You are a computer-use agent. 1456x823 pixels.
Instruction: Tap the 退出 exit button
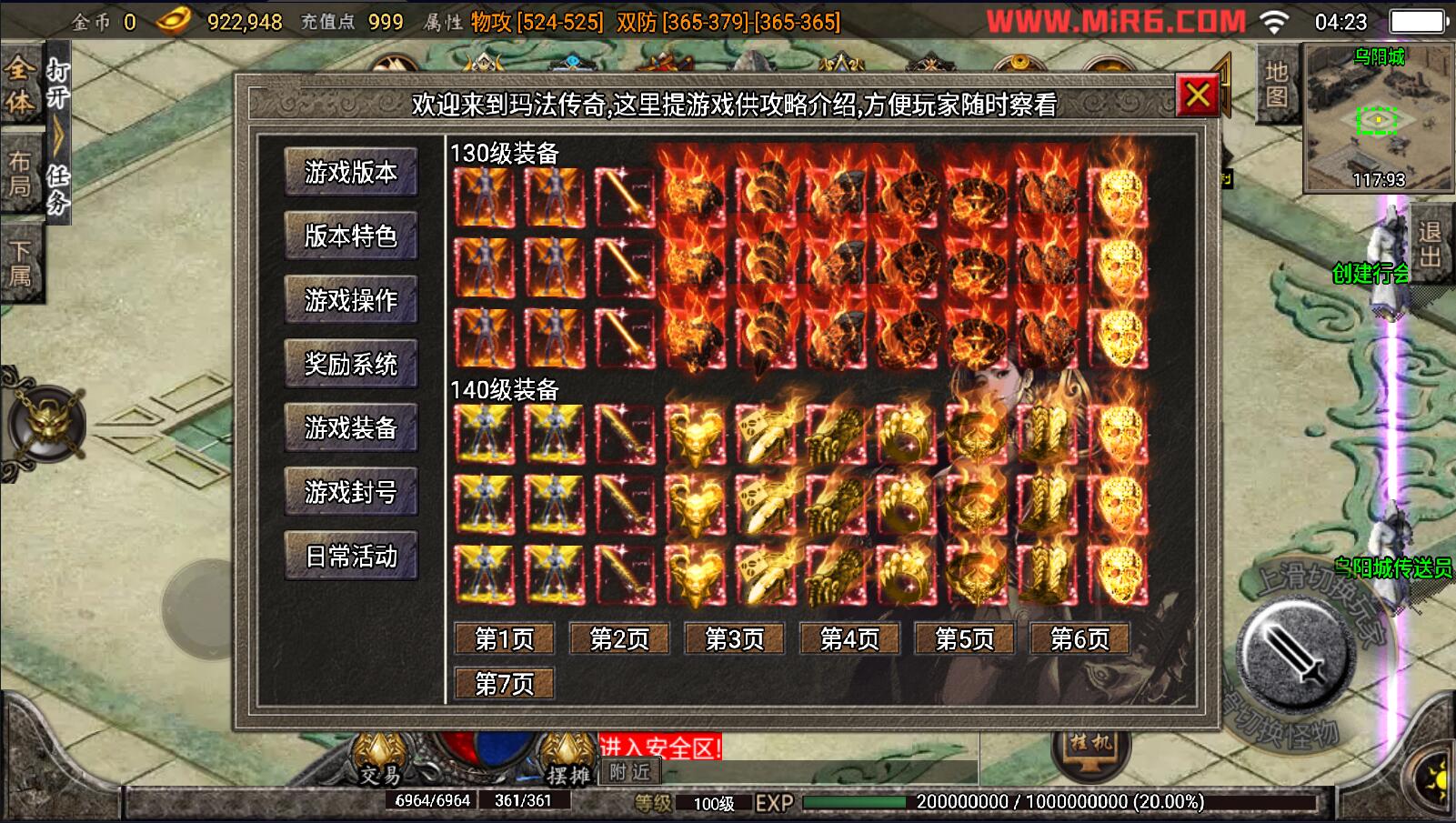point(1429,244)
